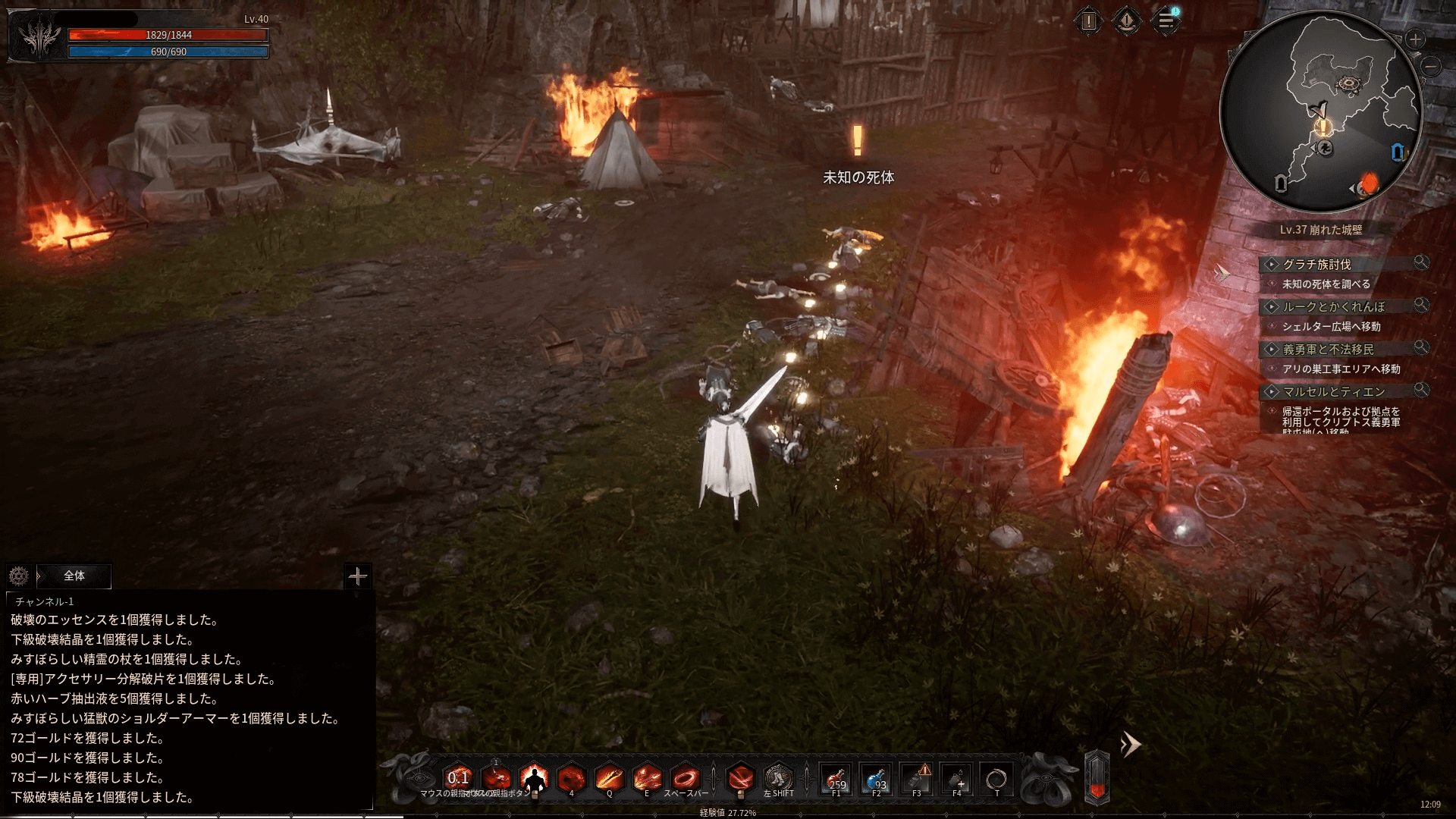
Task: Switch to the 全体 chat tab
Action: 74,576
